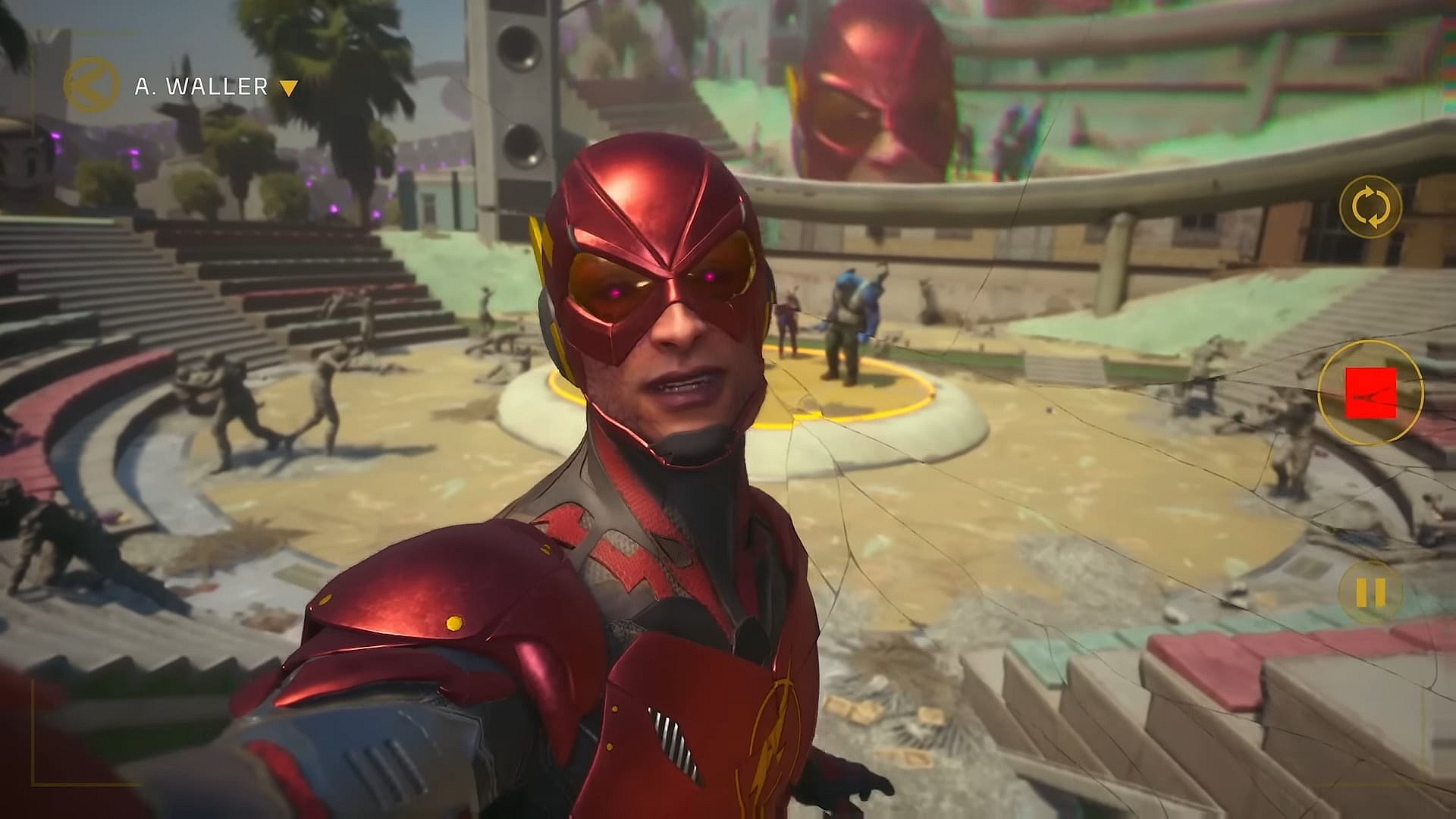Click the yellow back arrow icon
The height and width of the screenshot is (819, 1456).
pos(91,86)
